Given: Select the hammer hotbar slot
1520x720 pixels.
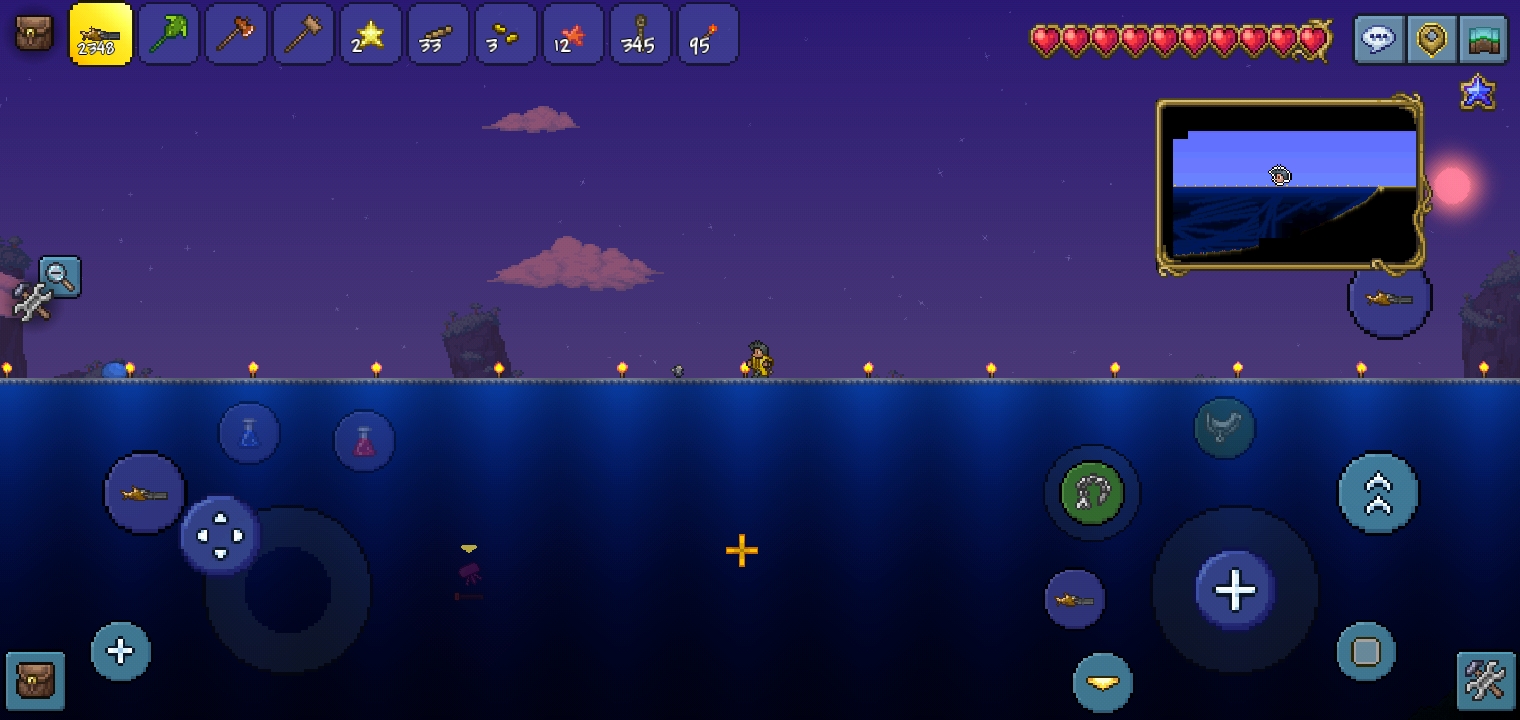Looking at the screenshot, I should pyautogui.click(x=303, y=33).
